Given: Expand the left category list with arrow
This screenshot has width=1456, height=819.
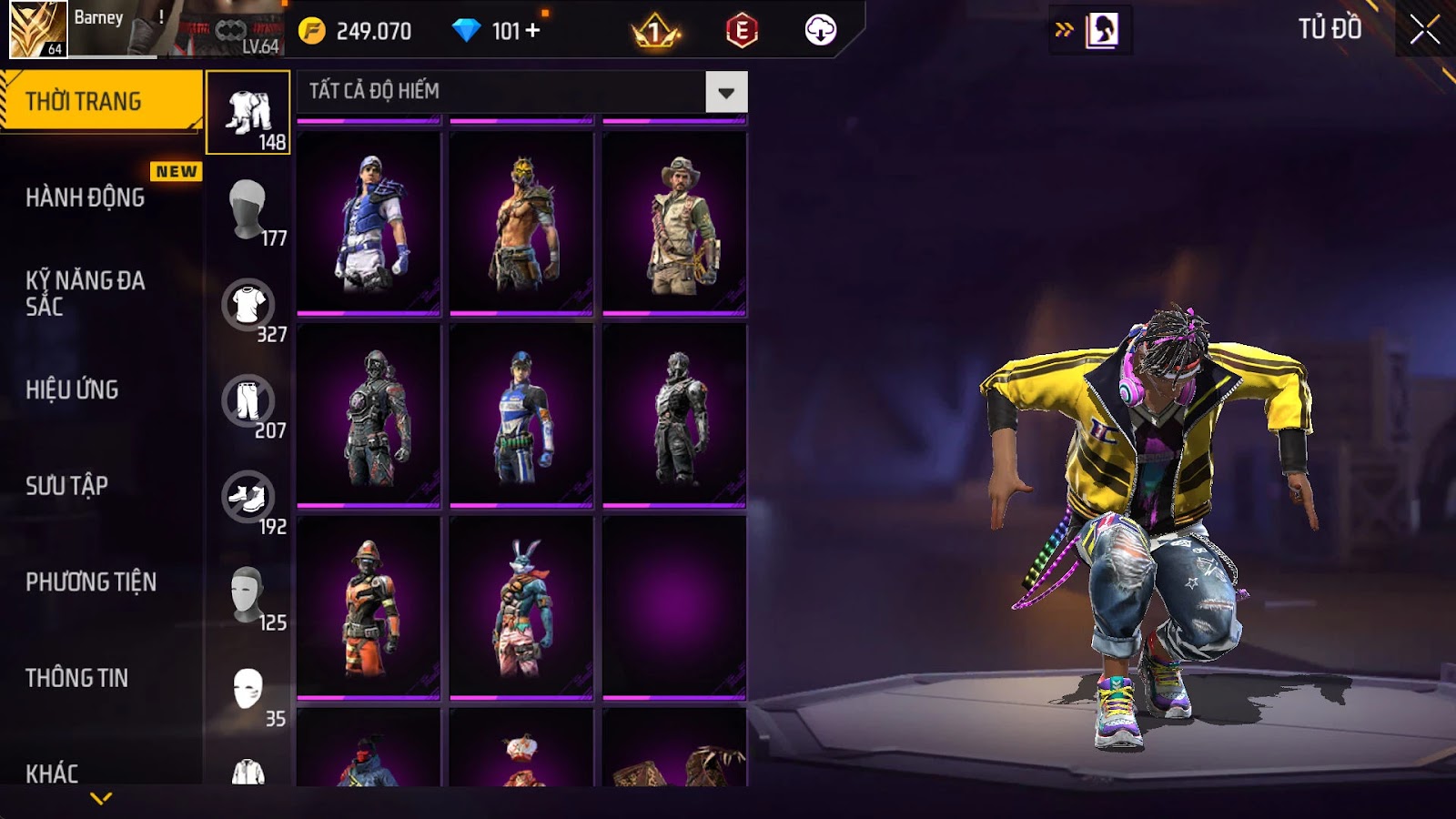Looking at the screenshot, I should coord(101,798).
